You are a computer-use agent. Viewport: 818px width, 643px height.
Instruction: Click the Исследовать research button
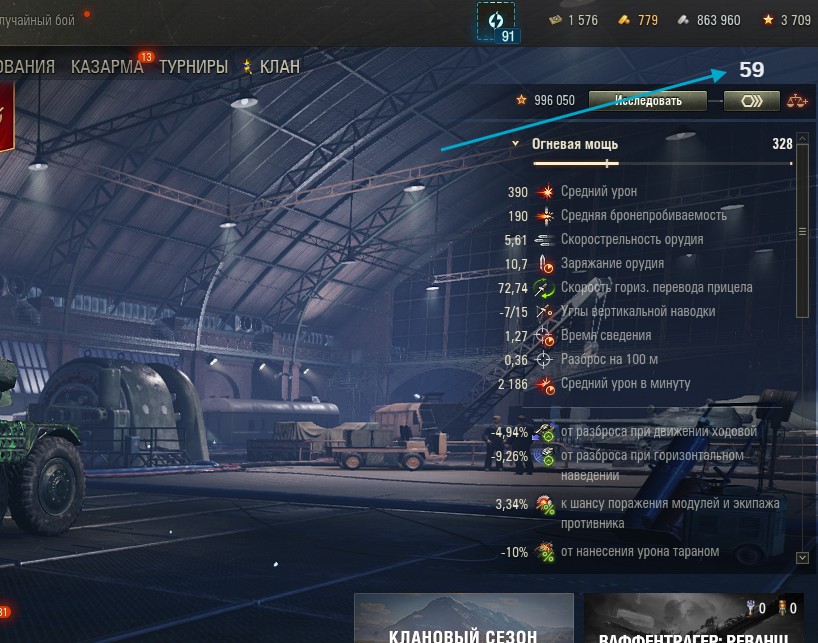point(647,100)
